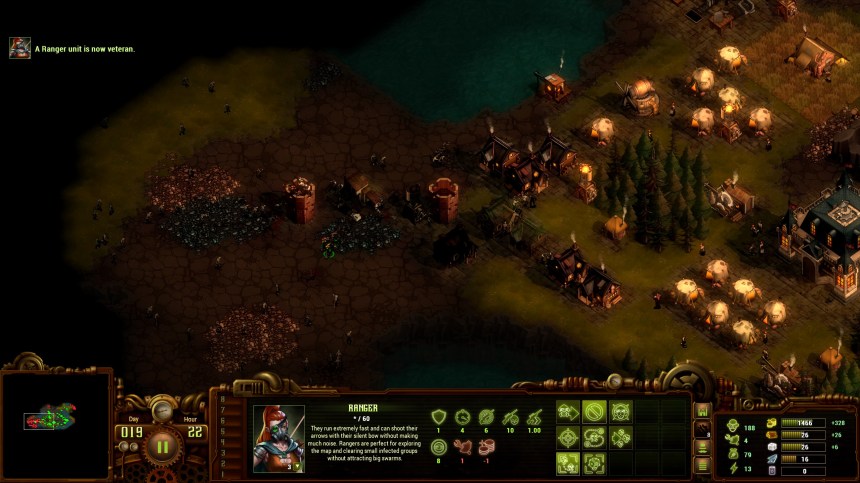Choose the crosshair attack command

569,437
